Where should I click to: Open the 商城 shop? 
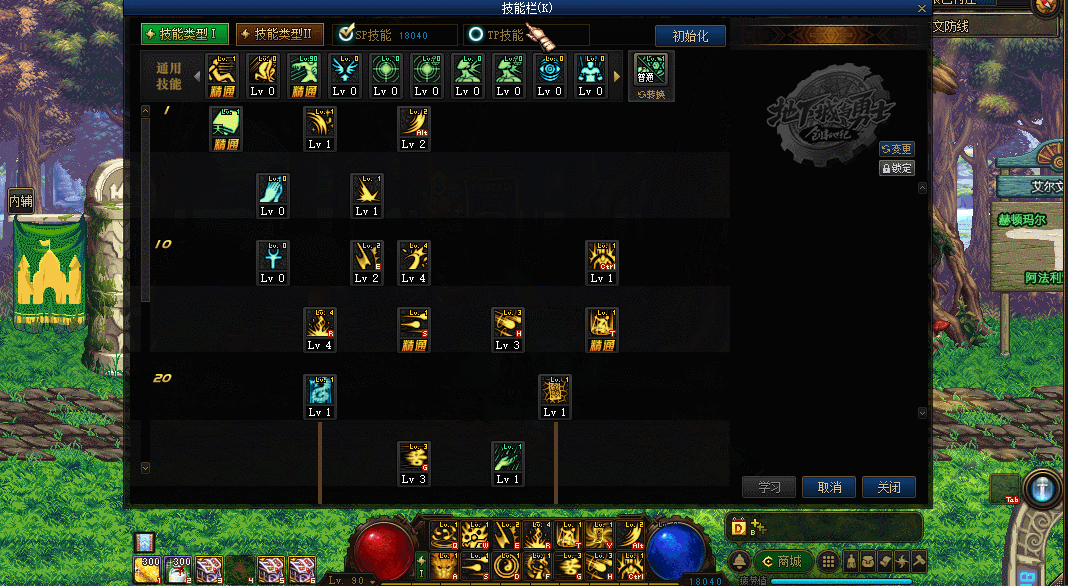coord(782,561)
